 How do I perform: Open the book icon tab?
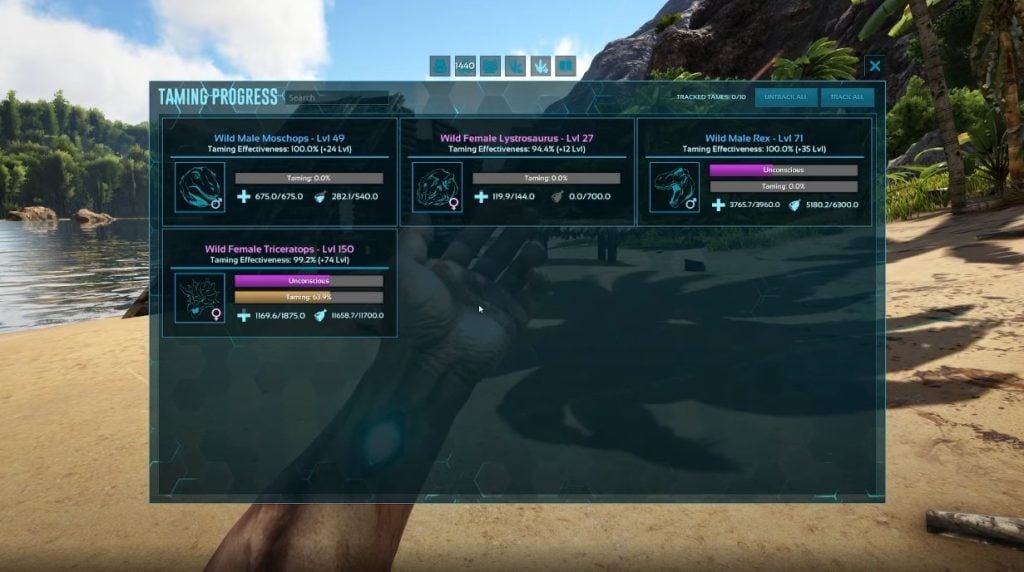(x=566, y=67)
